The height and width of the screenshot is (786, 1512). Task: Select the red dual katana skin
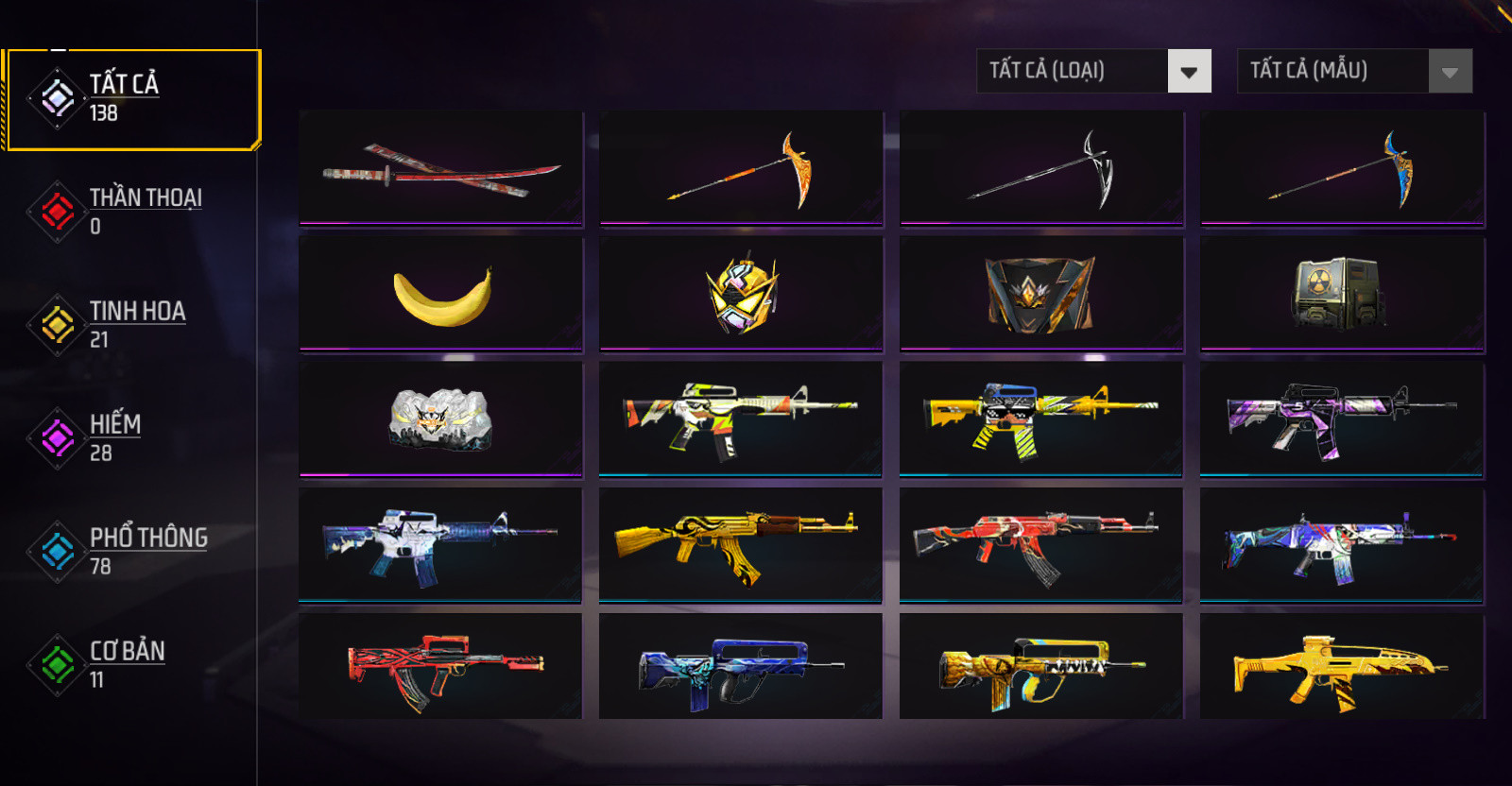tap(441, 168)
